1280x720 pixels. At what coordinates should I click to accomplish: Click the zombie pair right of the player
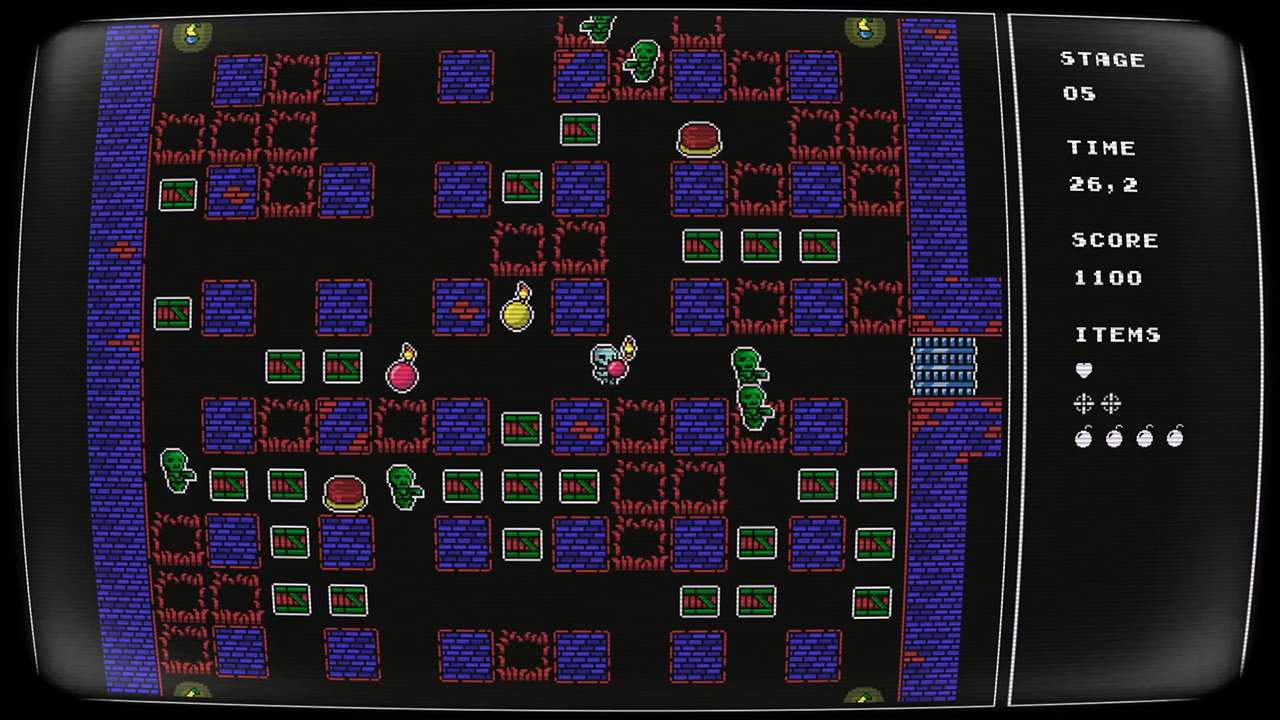point(750,385)
